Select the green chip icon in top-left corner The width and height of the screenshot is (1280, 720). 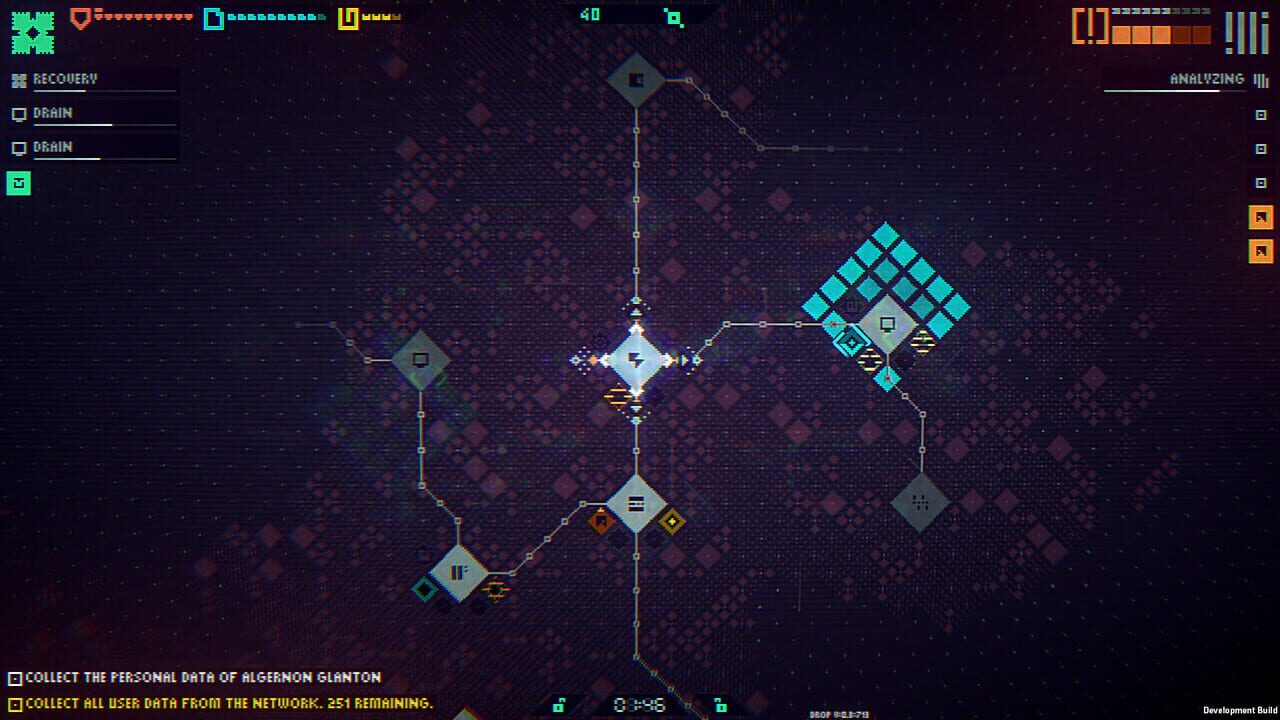pyautogui.click(x=31, y=30)
